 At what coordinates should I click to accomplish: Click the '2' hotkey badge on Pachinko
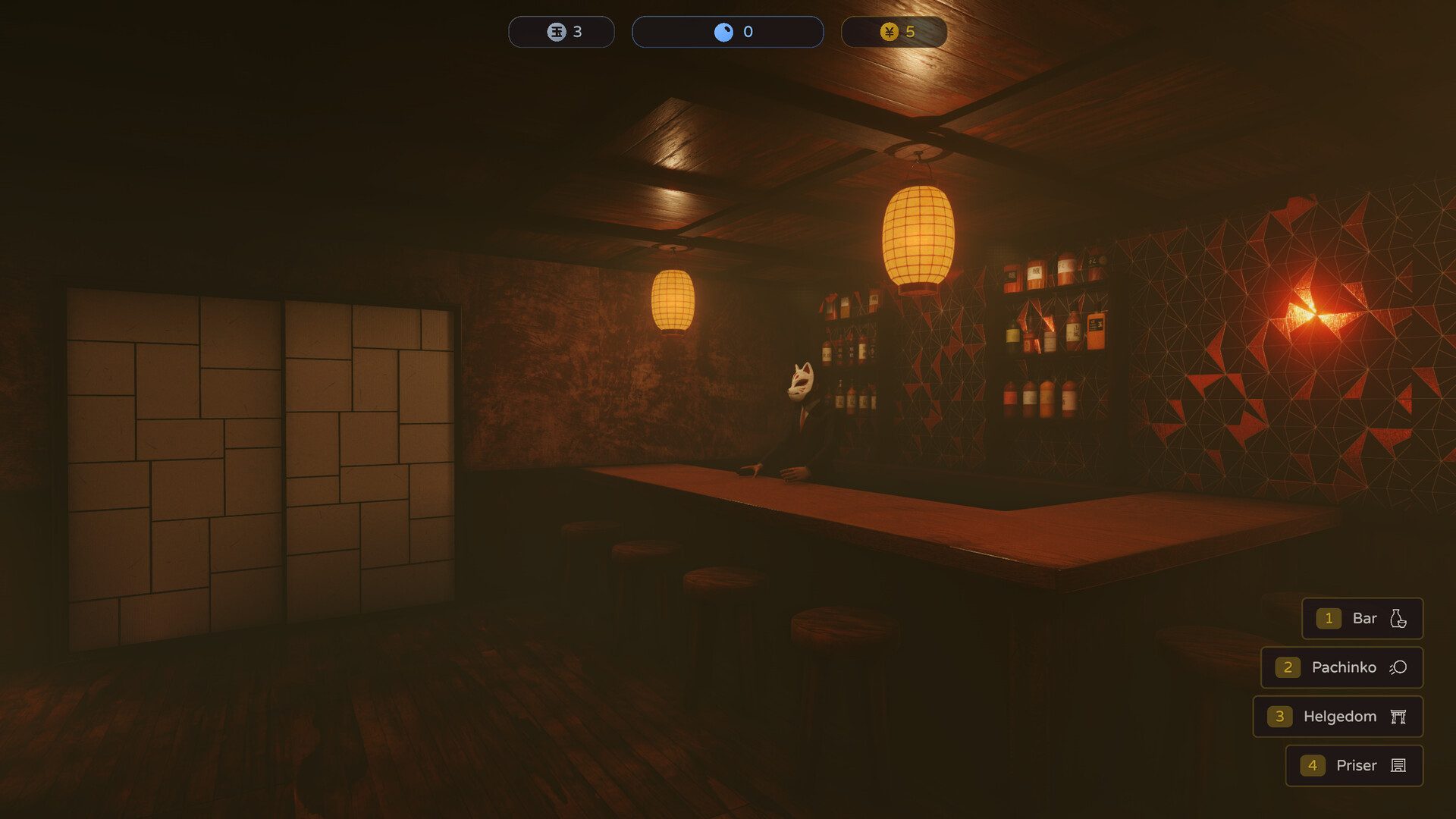pyautogui.click(x=1288, y=667)
